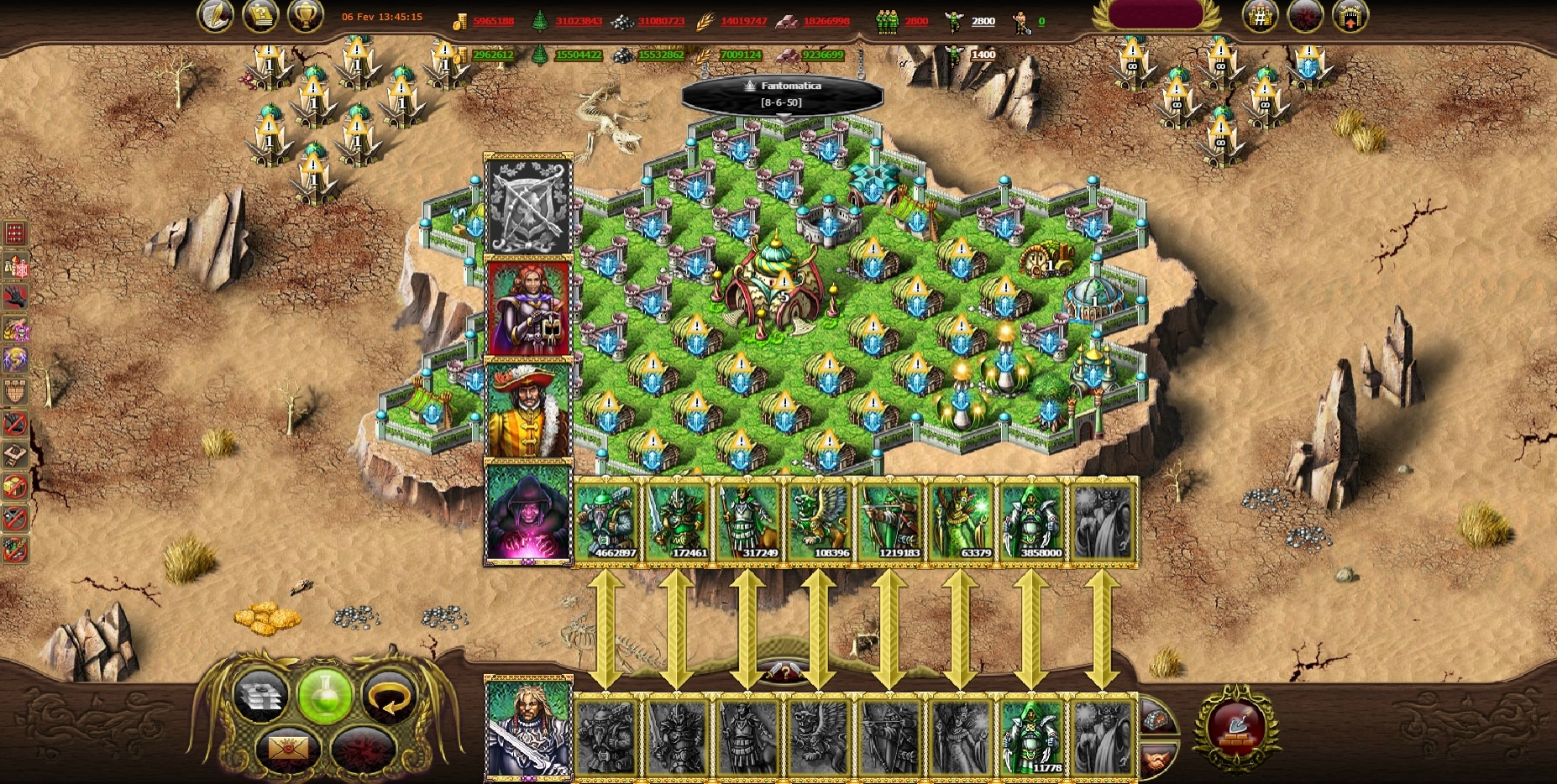Select the hooded sorceress hero portrait
This screenshot has width=1557, height=784.
point(528,513)
